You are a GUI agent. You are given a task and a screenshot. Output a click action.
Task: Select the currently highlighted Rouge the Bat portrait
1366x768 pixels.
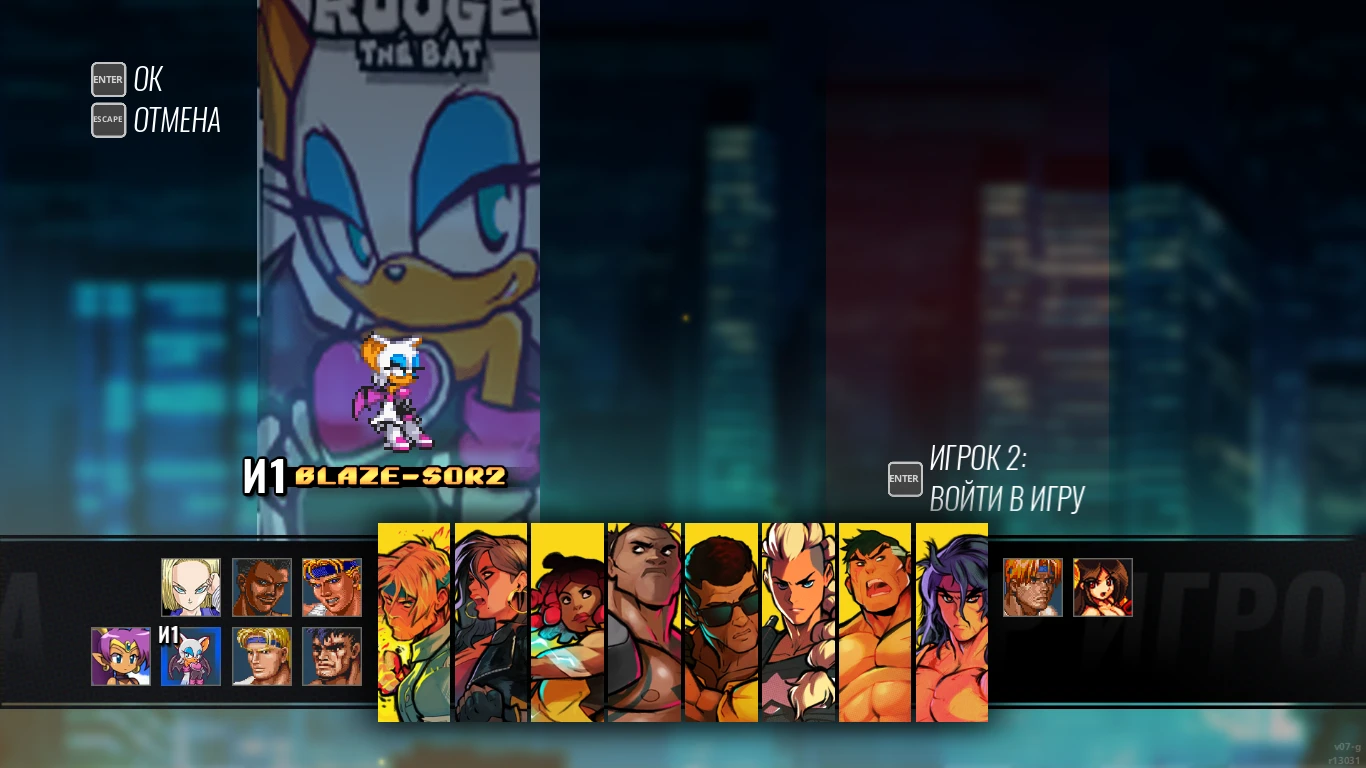[190, 657]
